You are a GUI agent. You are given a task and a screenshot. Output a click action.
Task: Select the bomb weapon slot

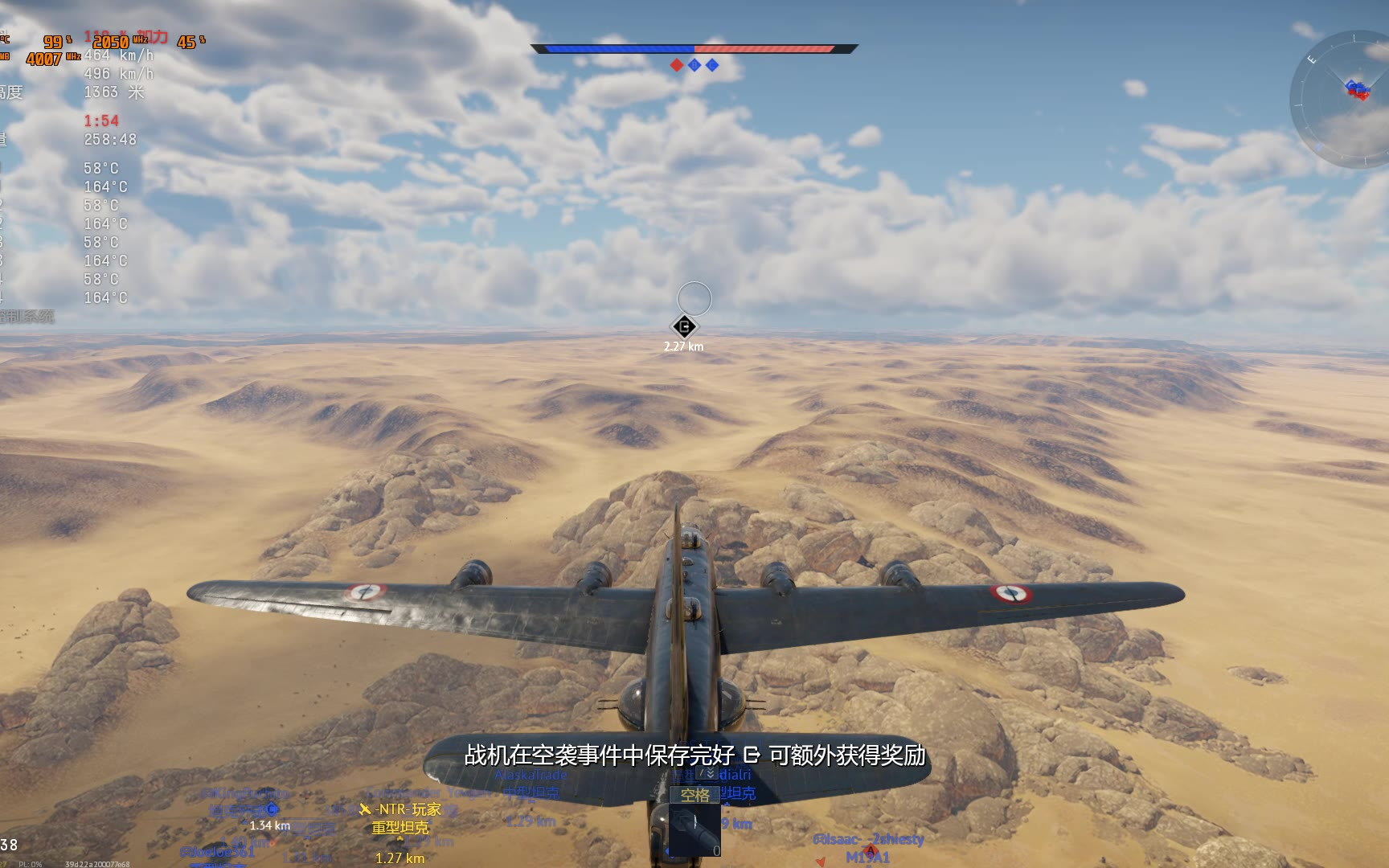click(694, 831)
